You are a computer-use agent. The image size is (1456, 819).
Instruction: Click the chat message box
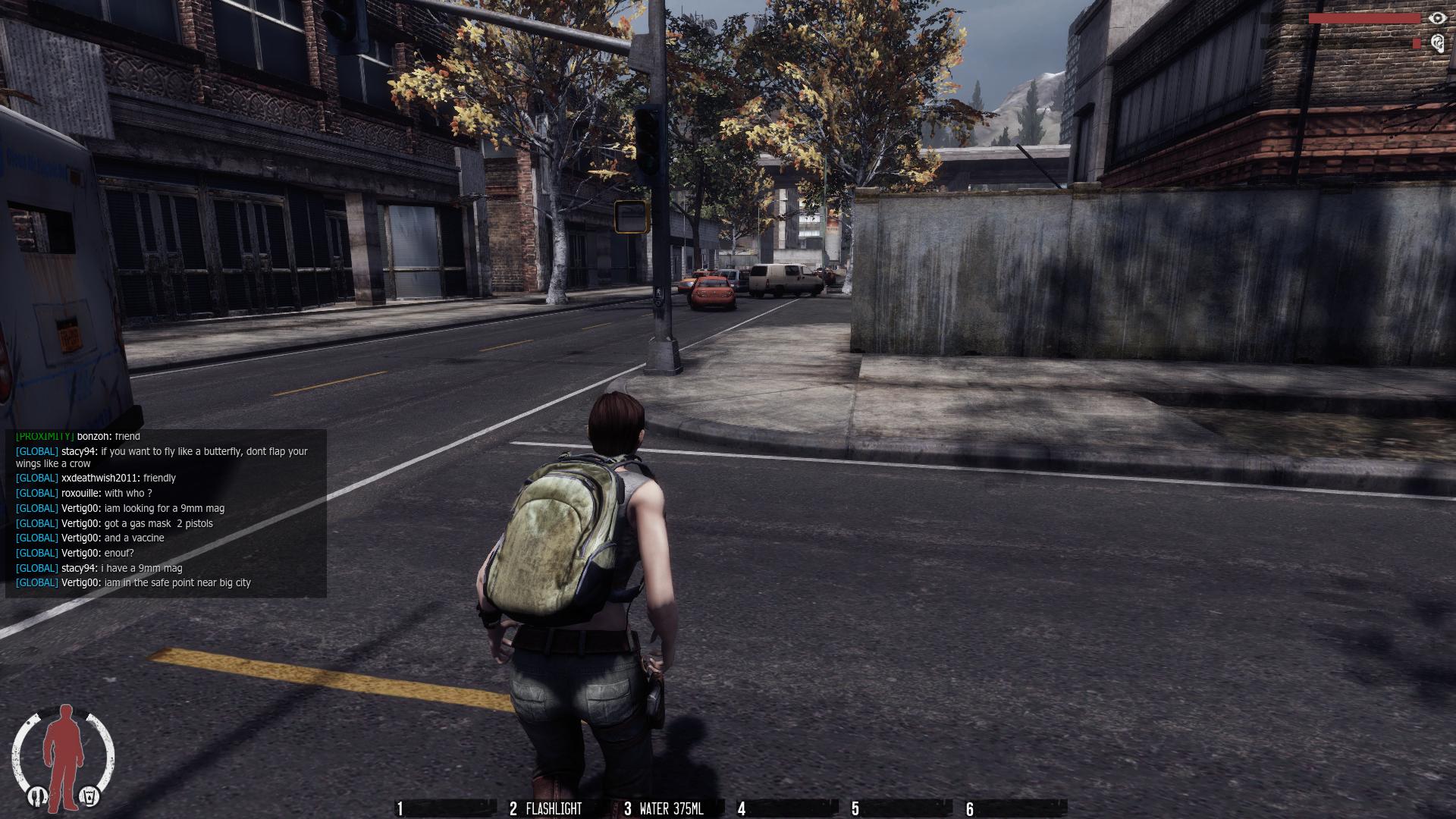[x=166, y=513]
